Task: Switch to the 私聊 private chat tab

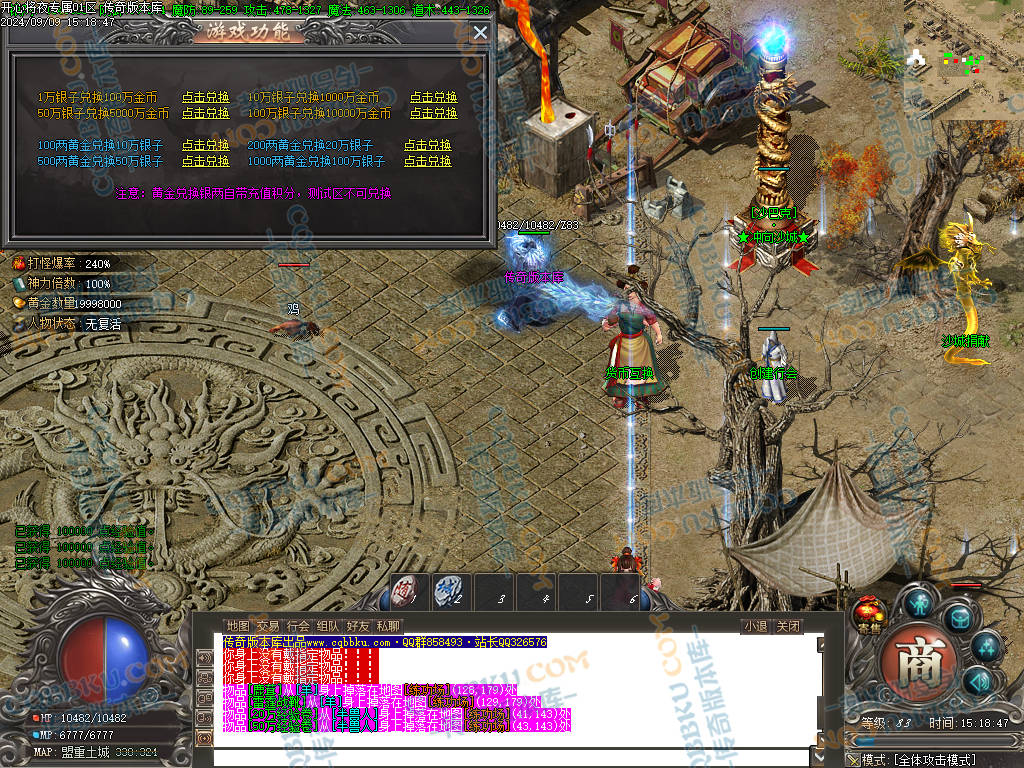Action: click(x=388, y=626)
